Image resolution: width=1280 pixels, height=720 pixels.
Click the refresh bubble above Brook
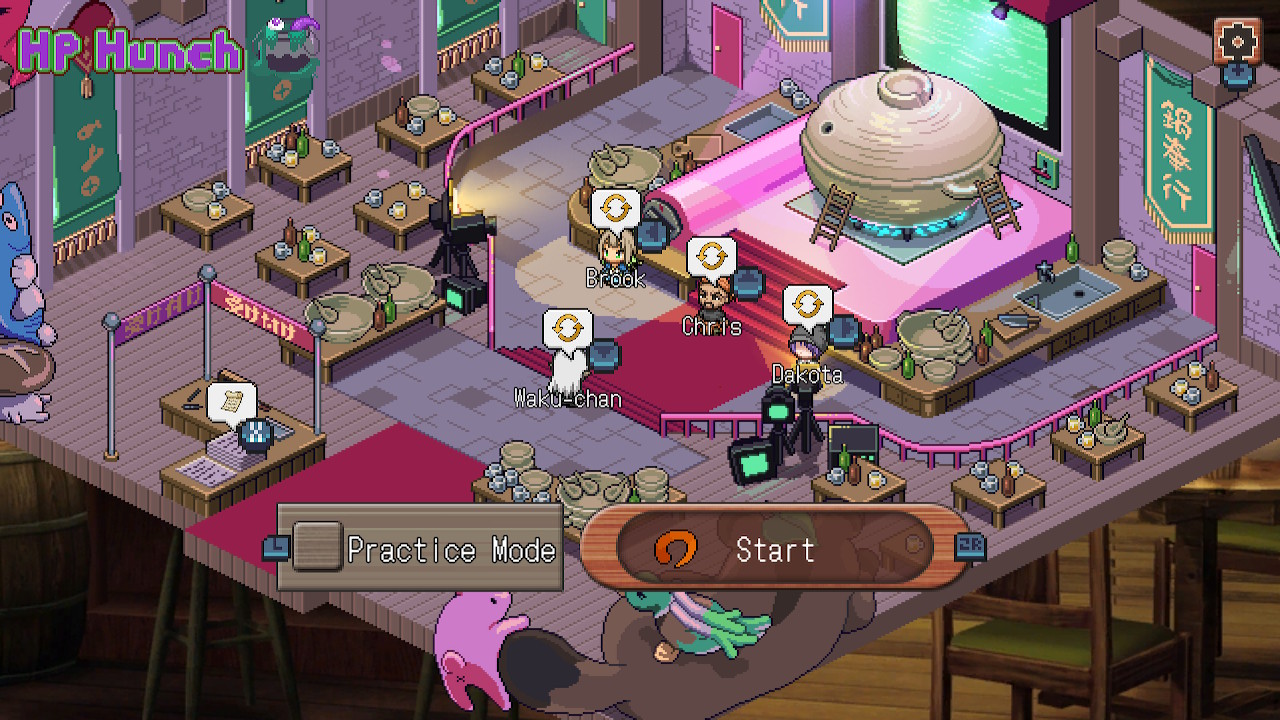tap(617, 209)
